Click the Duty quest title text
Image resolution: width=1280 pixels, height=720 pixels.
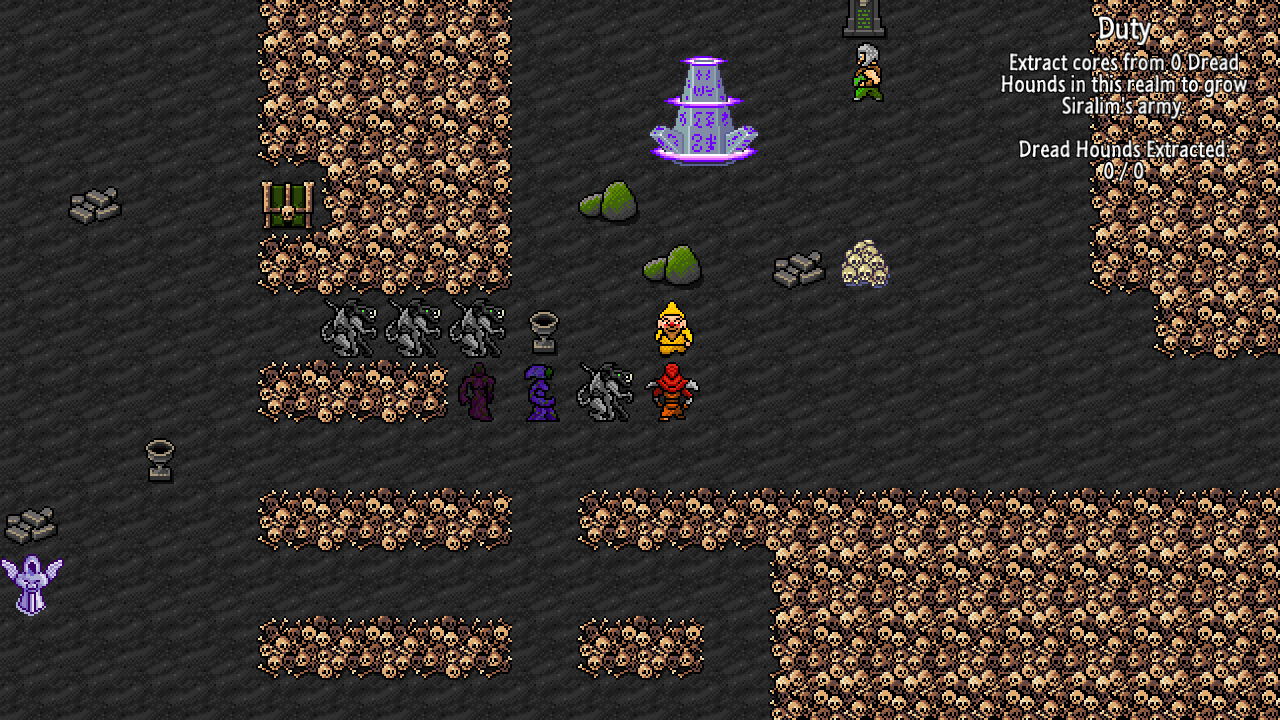coord(1124,29)
